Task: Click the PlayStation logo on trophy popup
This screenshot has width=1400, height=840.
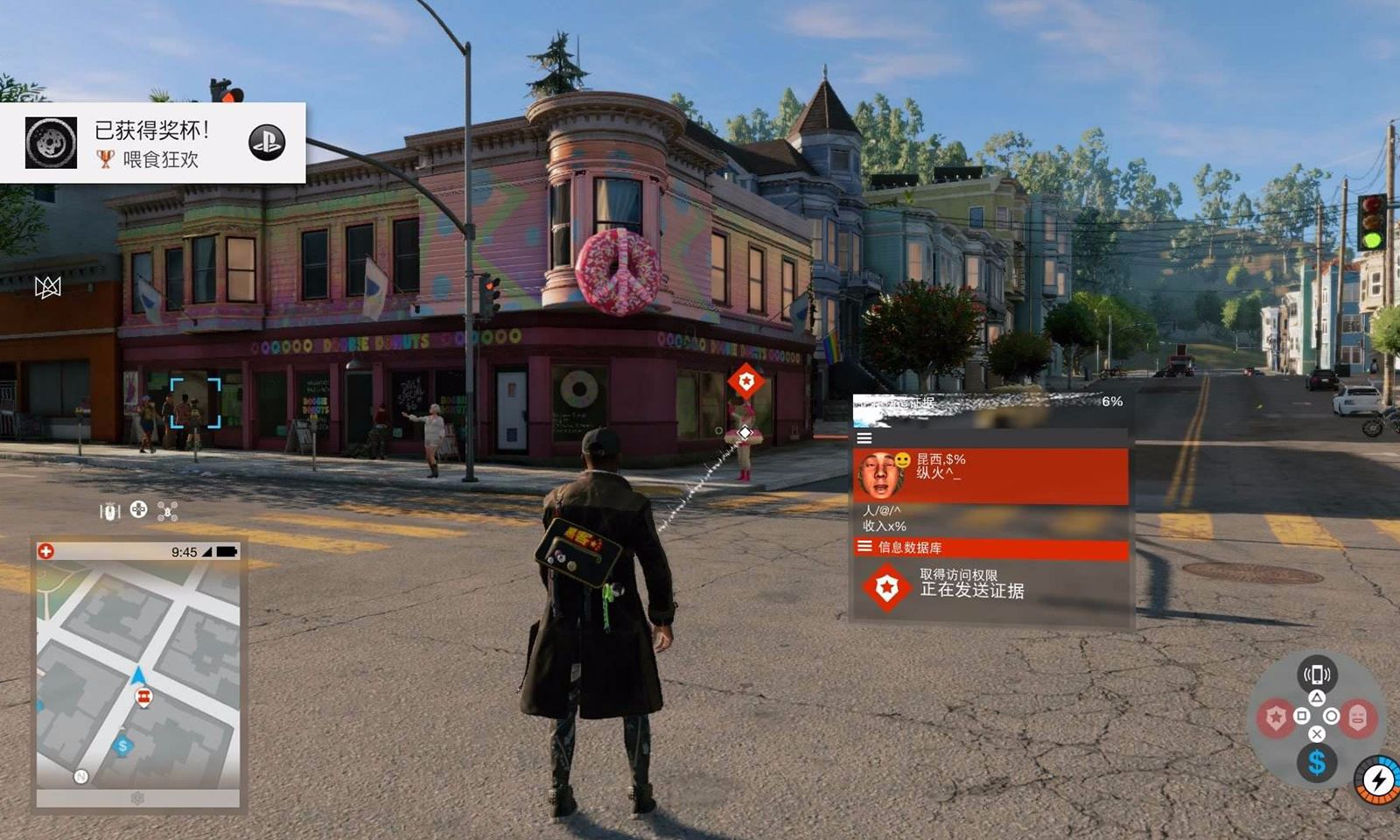Action: click(266, 142)
